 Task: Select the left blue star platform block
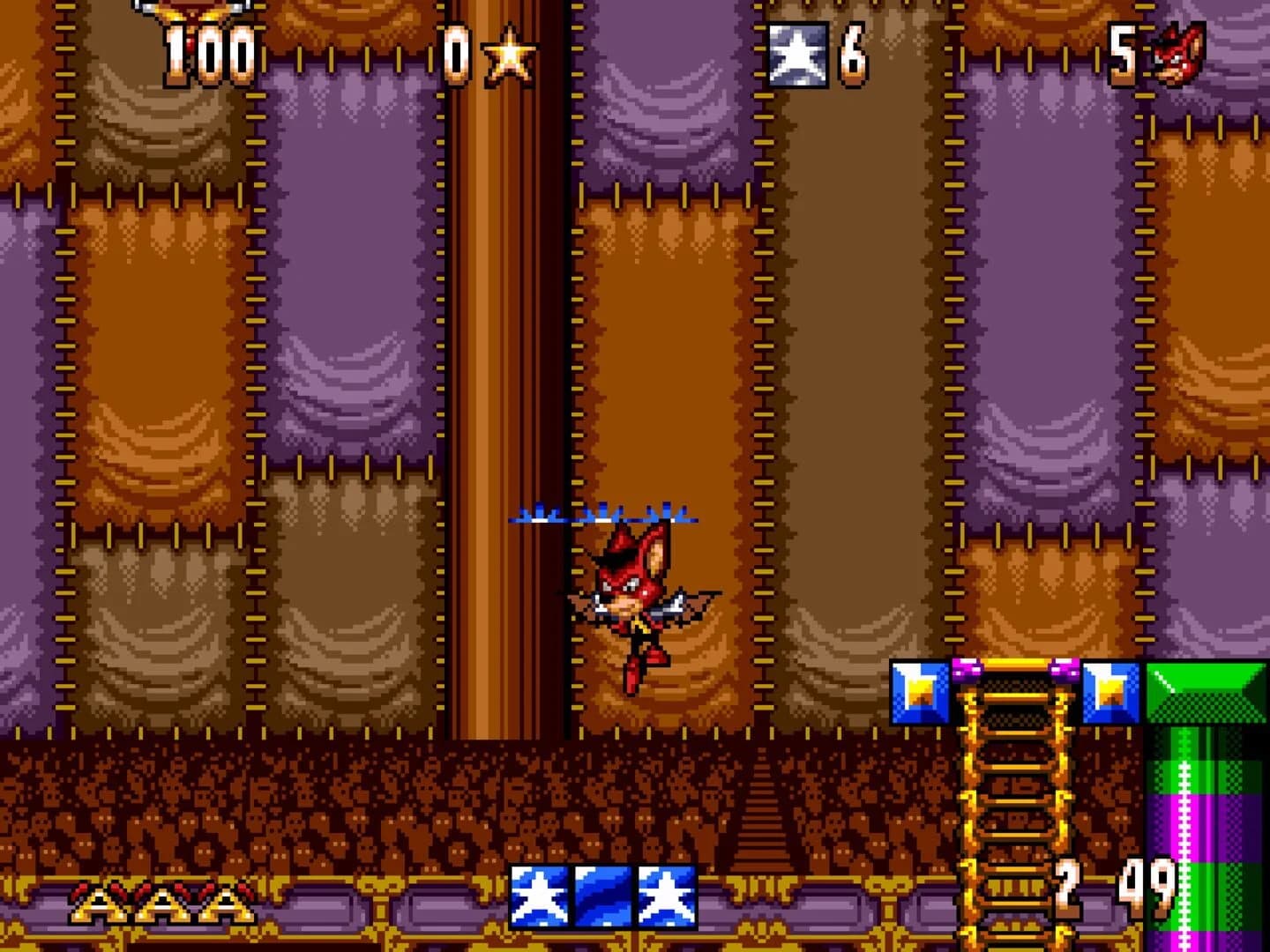(918, 691)
